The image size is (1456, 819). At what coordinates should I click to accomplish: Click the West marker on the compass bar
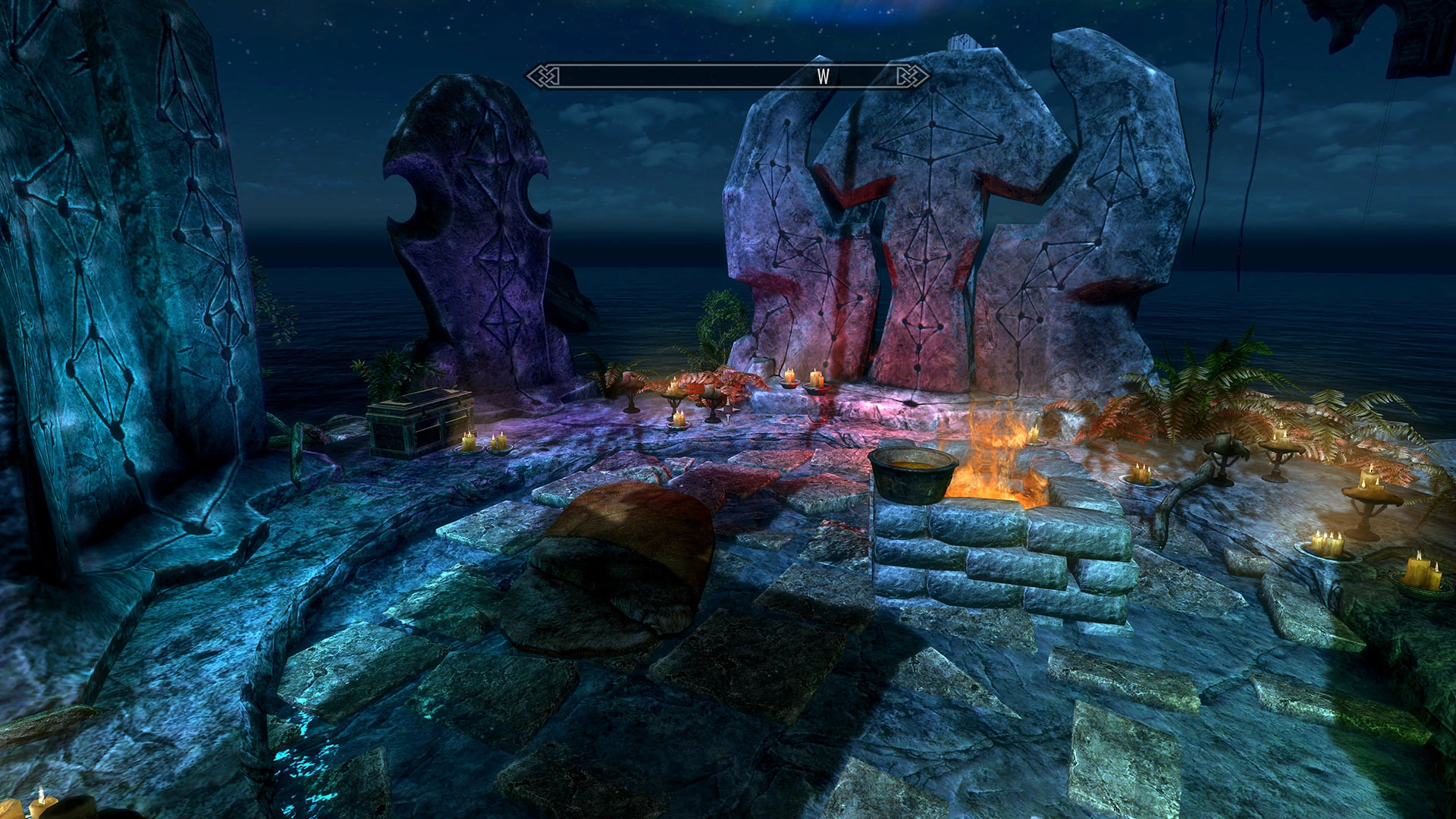click(x=823, y=76)
